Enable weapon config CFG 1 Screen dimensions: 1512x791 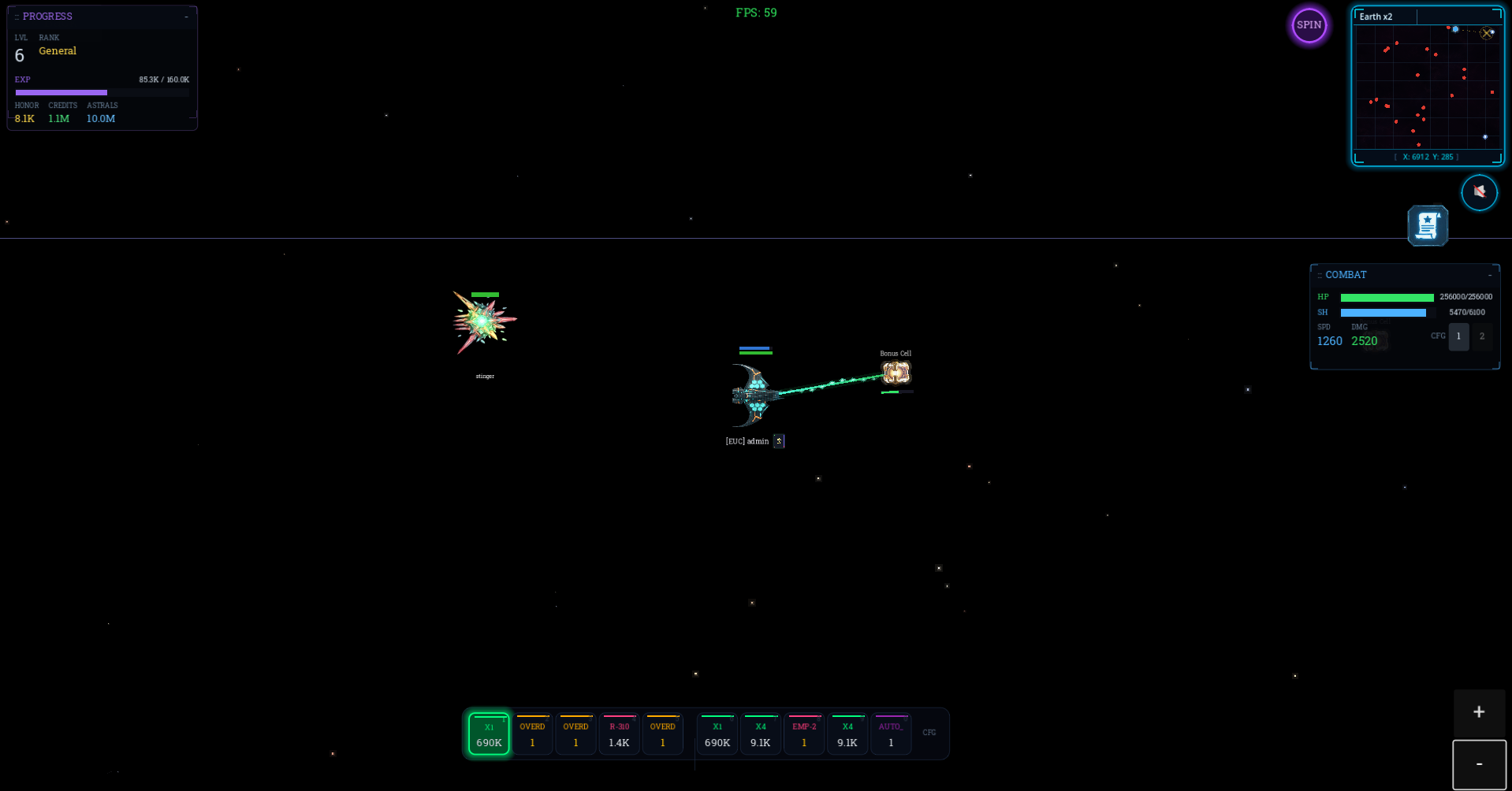(1458, 336)
